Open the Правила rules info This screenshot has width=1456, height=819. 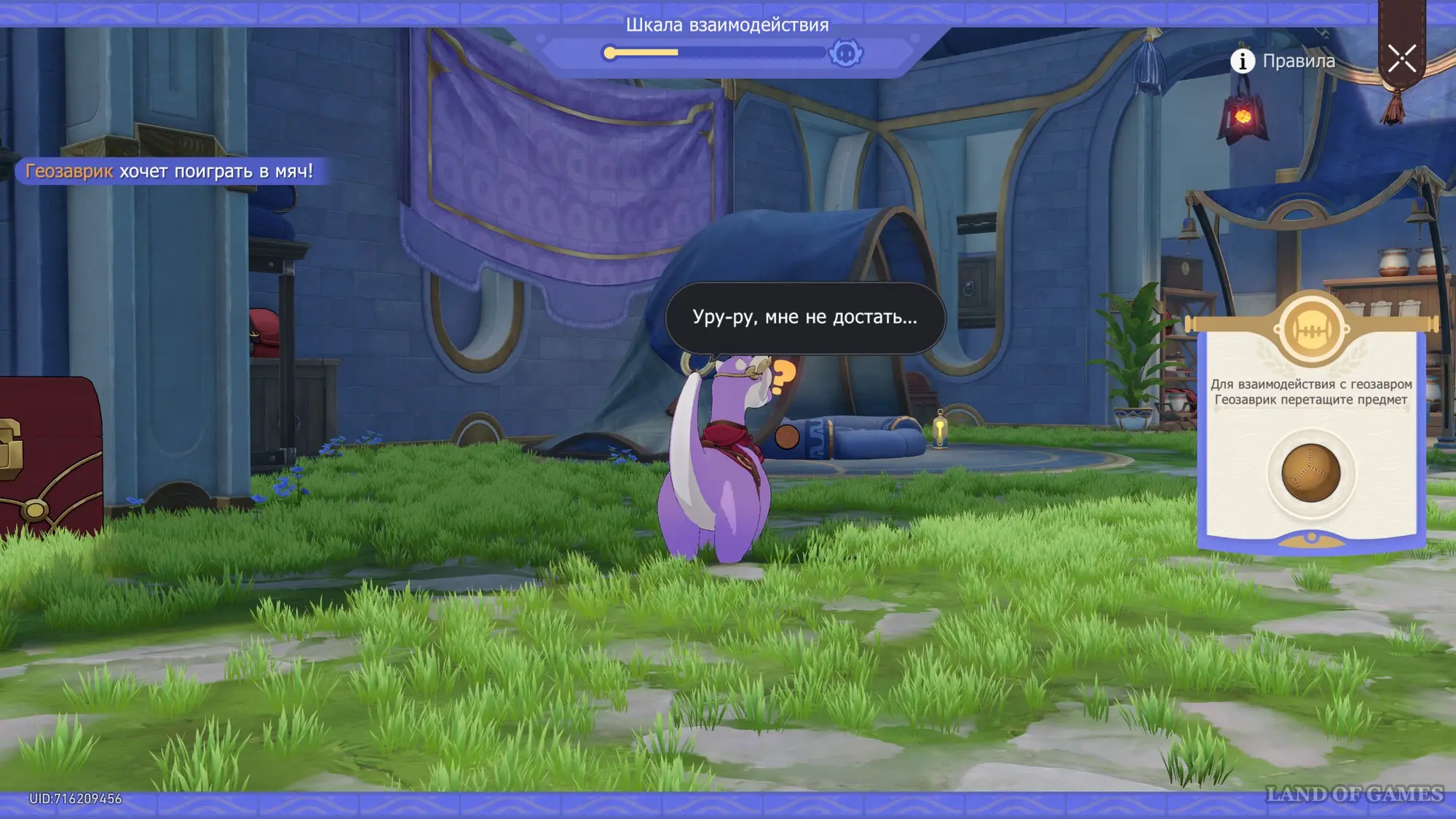pos(1283,61)
